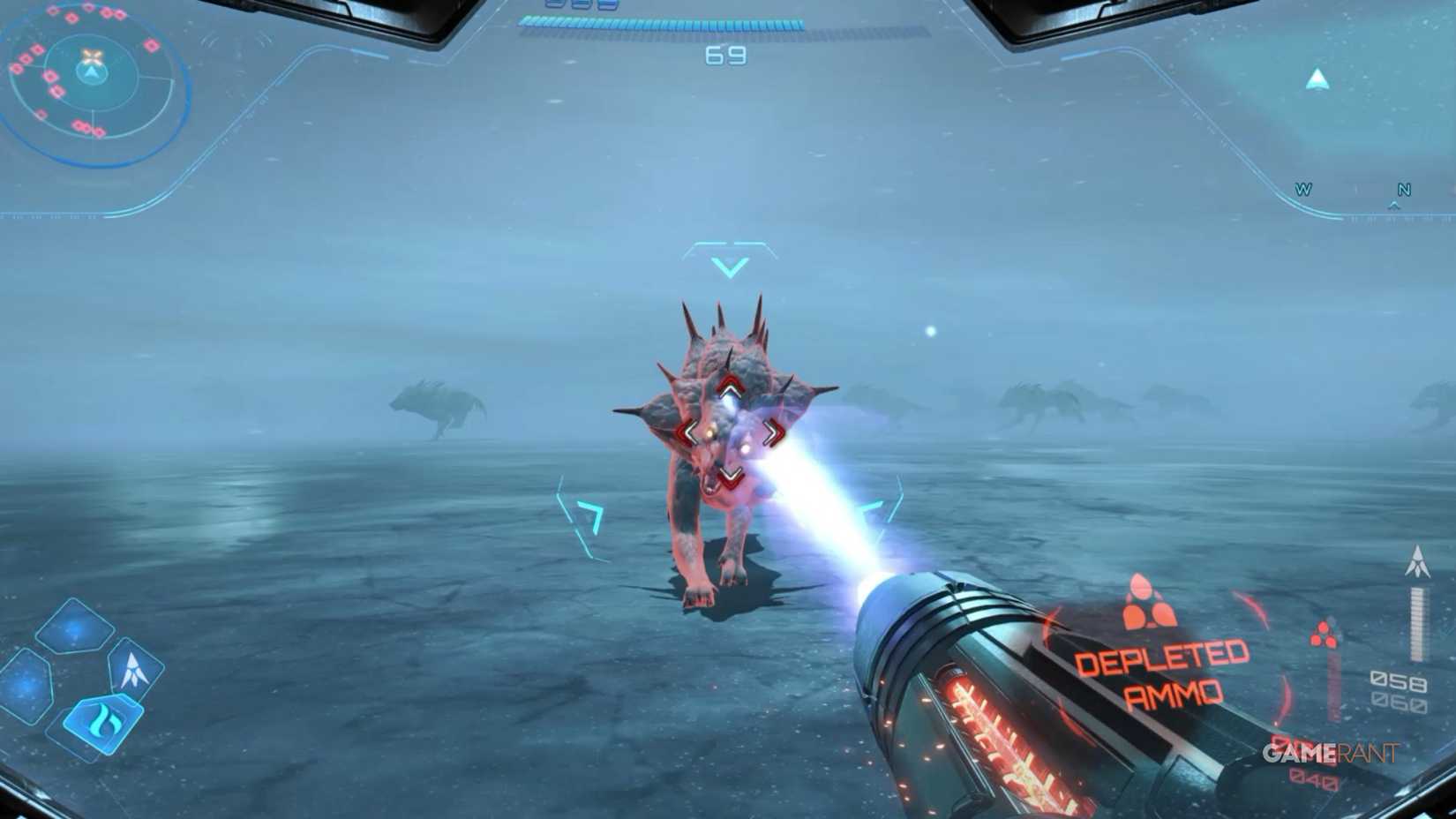Click the GameRant watermark logo
Image resolution: width=1456 pixels, height=819 pixels.
pos(1330,752)
